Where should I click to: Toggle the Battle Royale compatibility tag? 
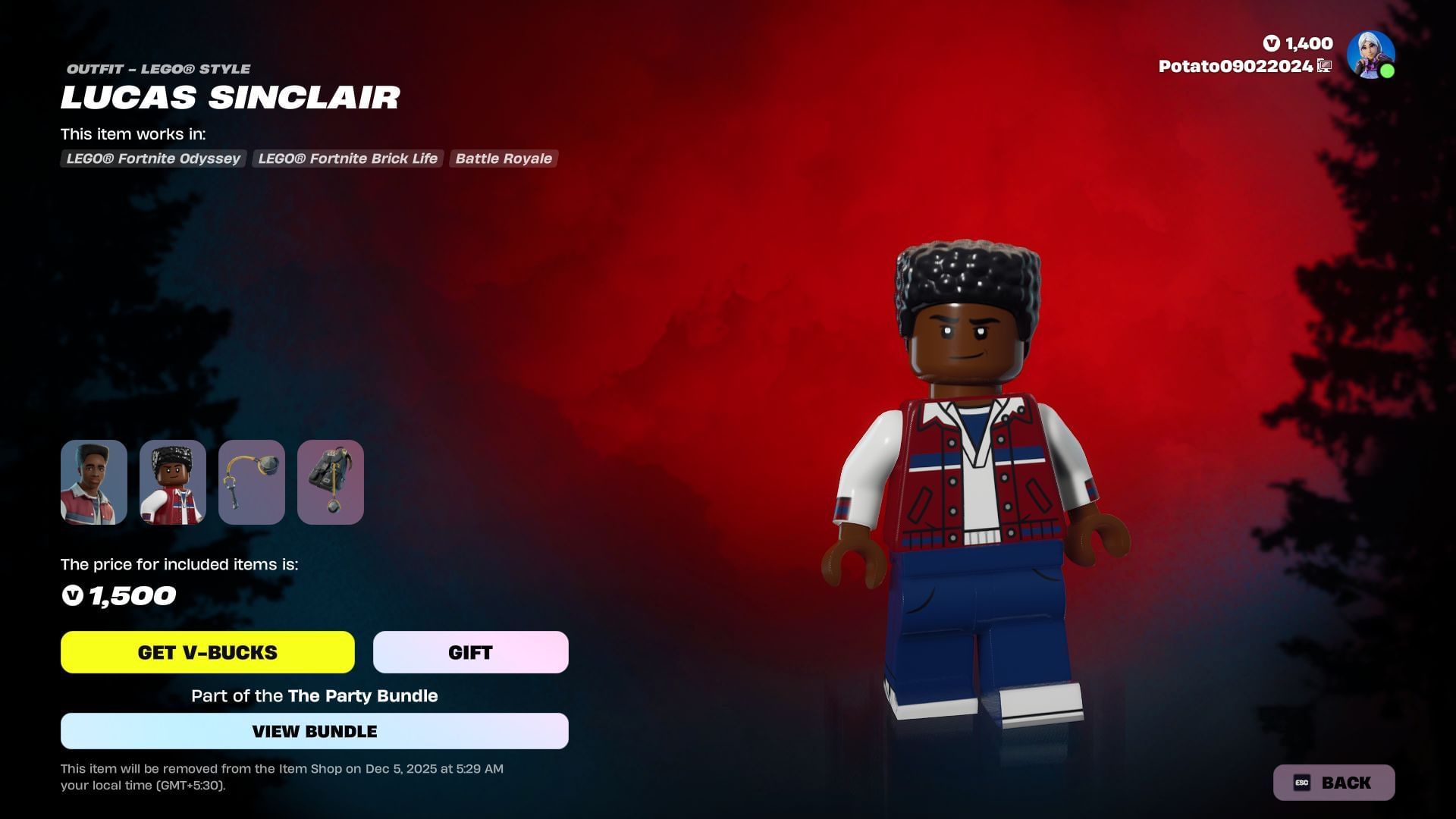coord(504,158)
